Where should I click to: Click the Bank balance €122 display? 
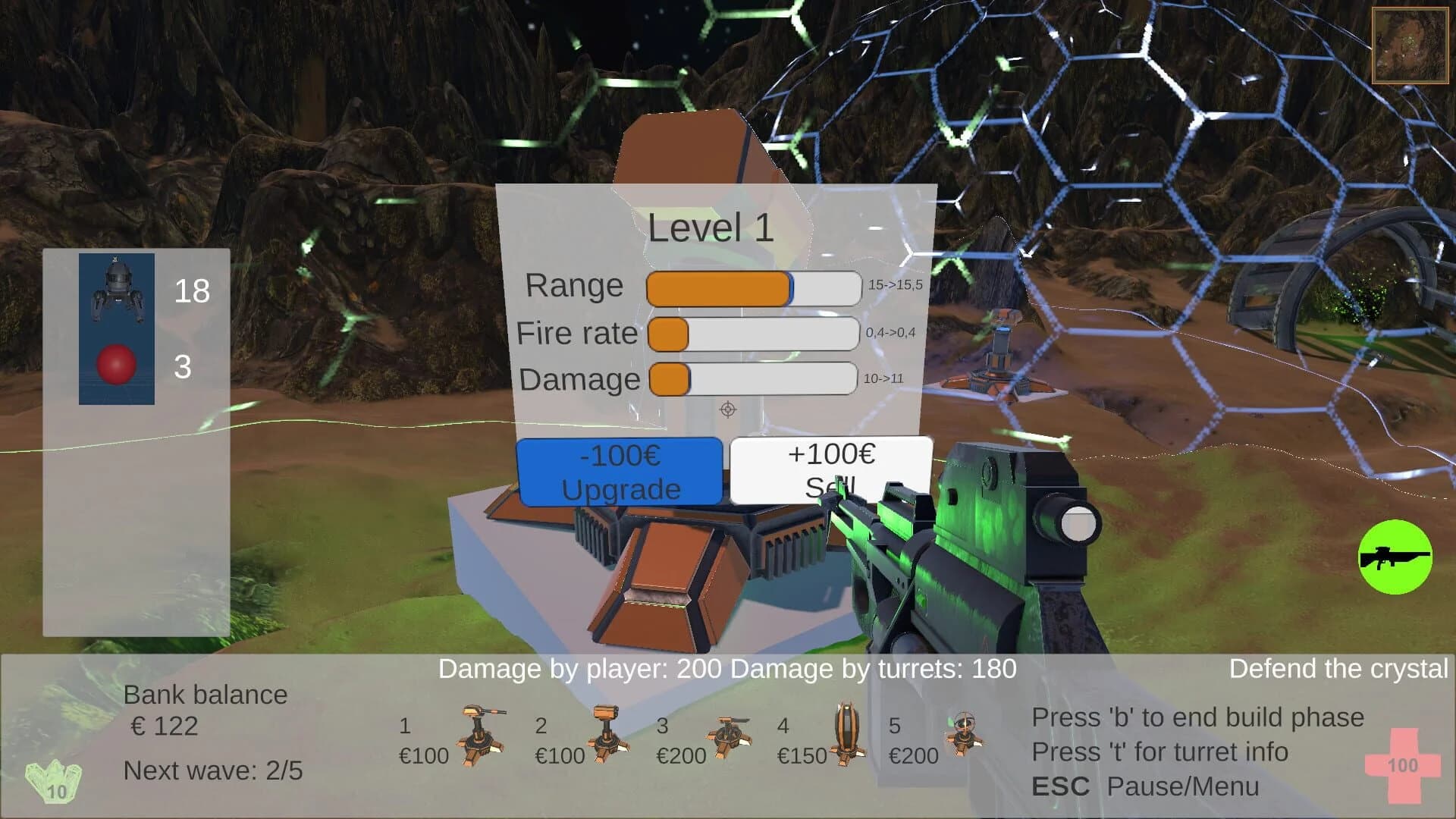pos(205,709)
